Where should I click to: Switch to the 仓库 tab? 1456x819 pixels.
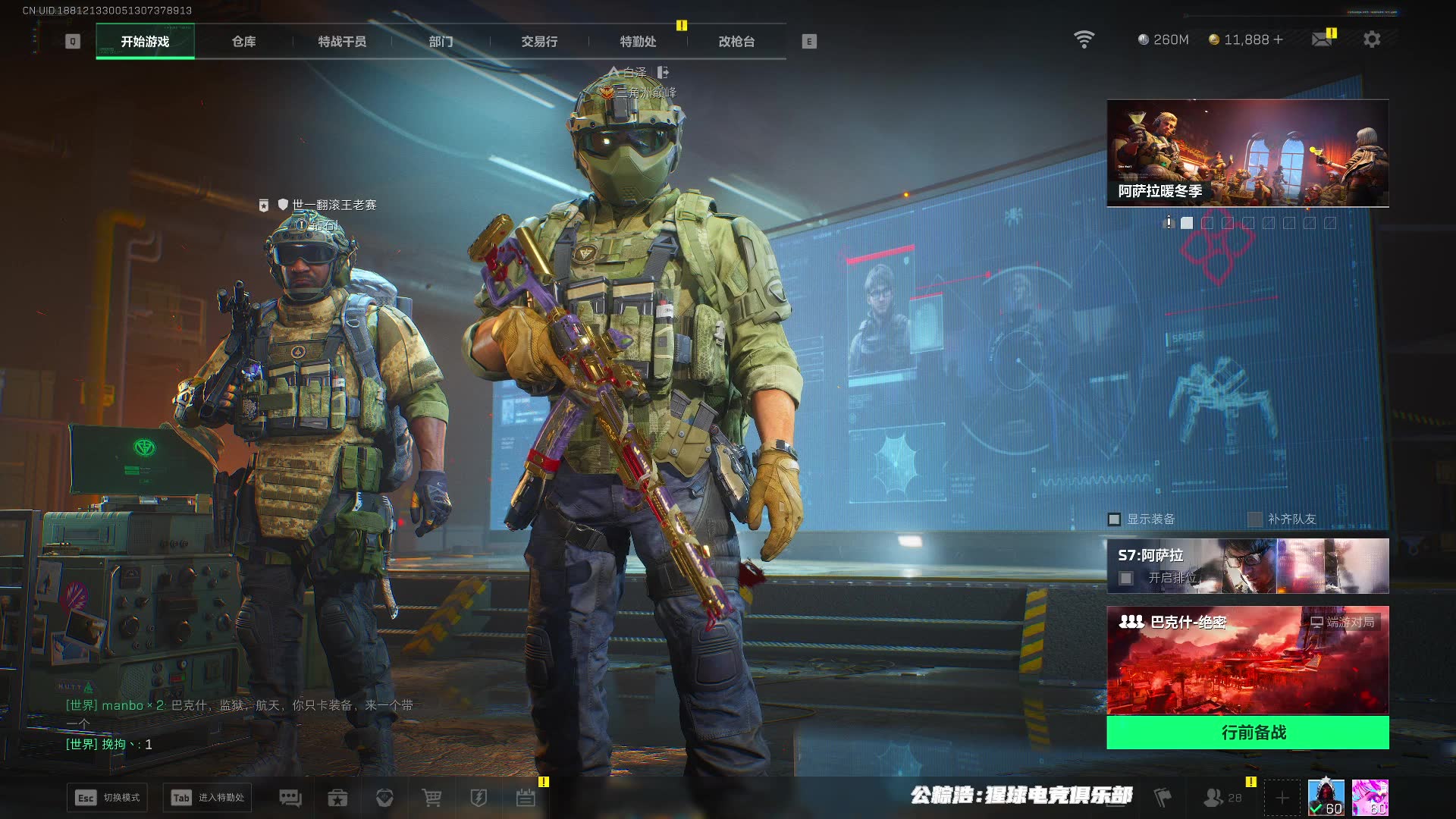[243, 42]
